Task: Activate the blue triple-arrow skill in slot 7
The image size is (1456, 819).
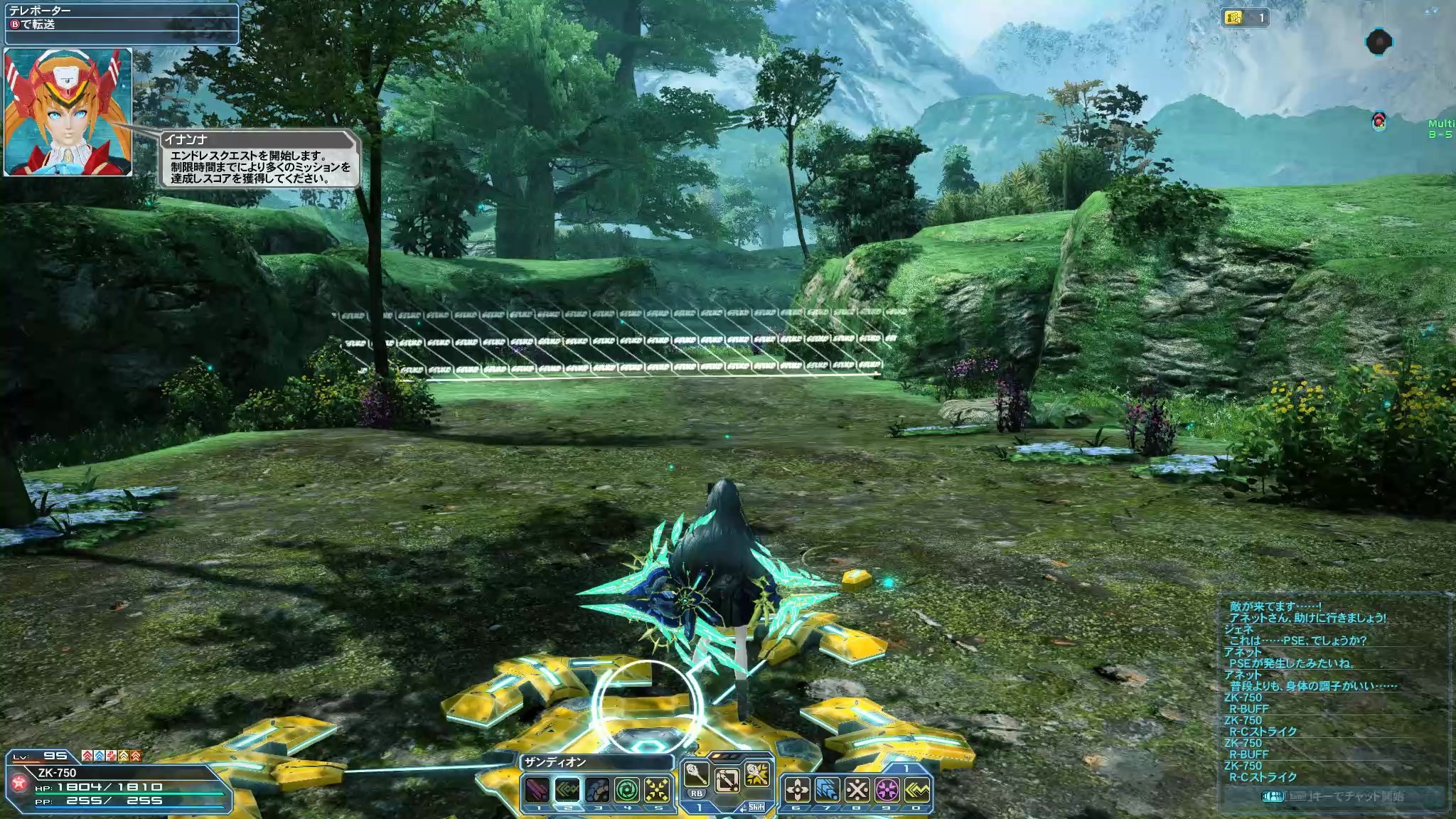Action: (x=827, y=790)
